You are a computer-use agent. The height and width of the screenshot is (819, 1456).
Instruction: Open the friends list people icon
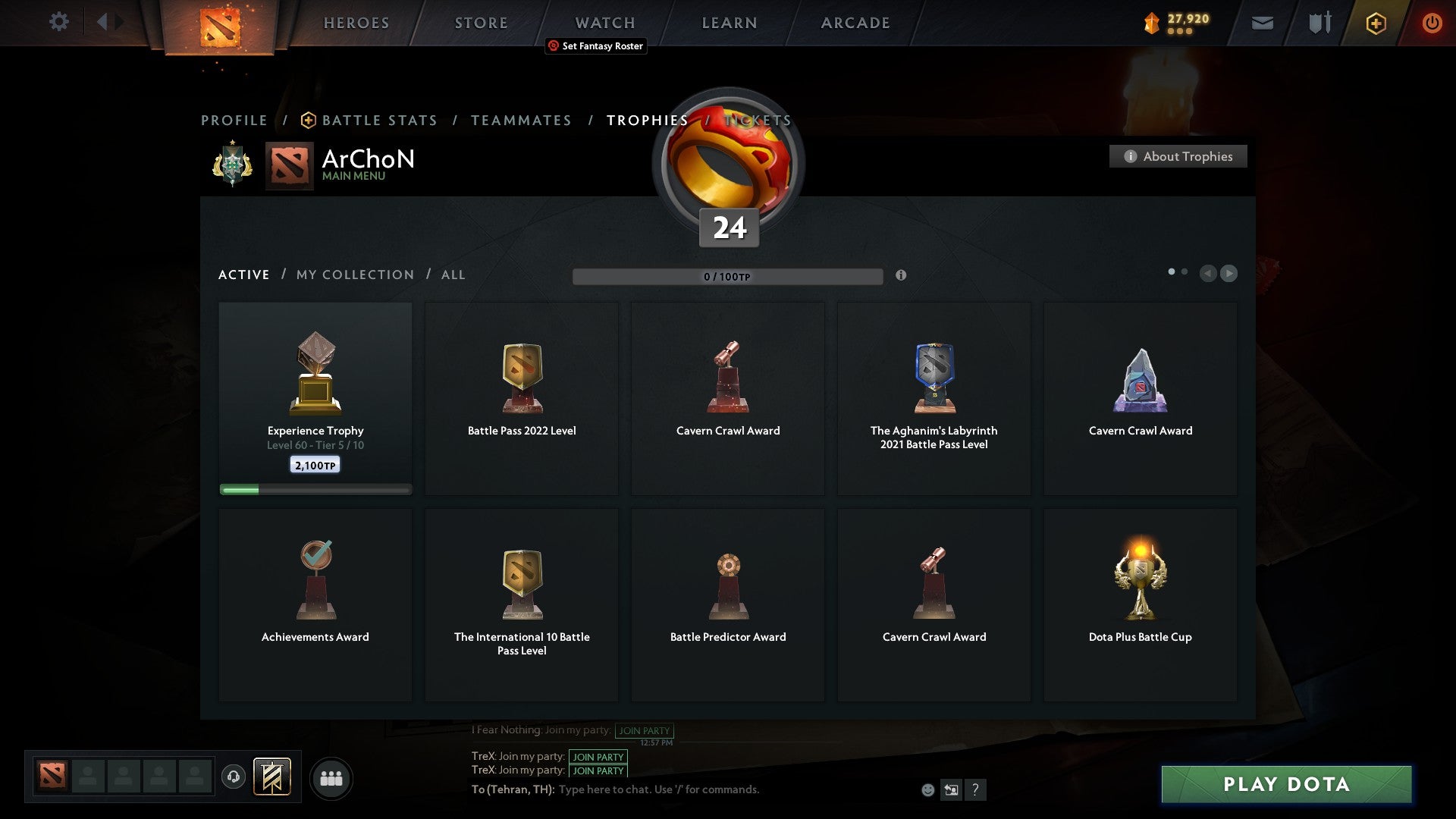point(331,777)
